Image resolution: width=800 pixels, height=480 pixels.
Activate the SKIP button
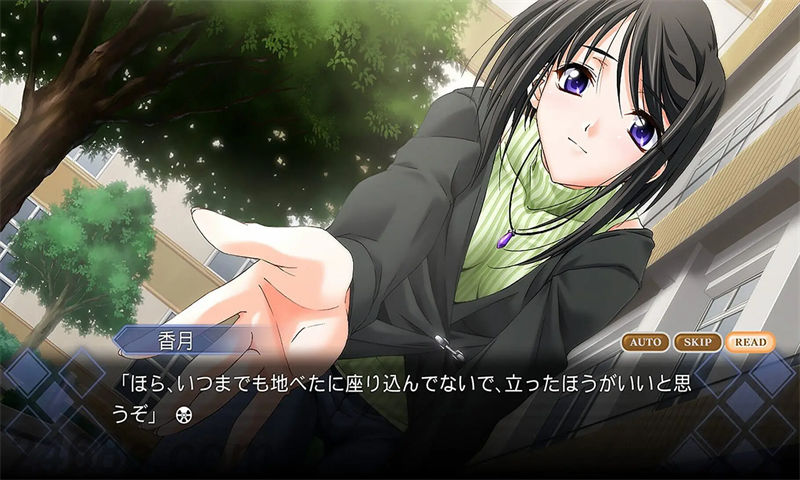697,342
